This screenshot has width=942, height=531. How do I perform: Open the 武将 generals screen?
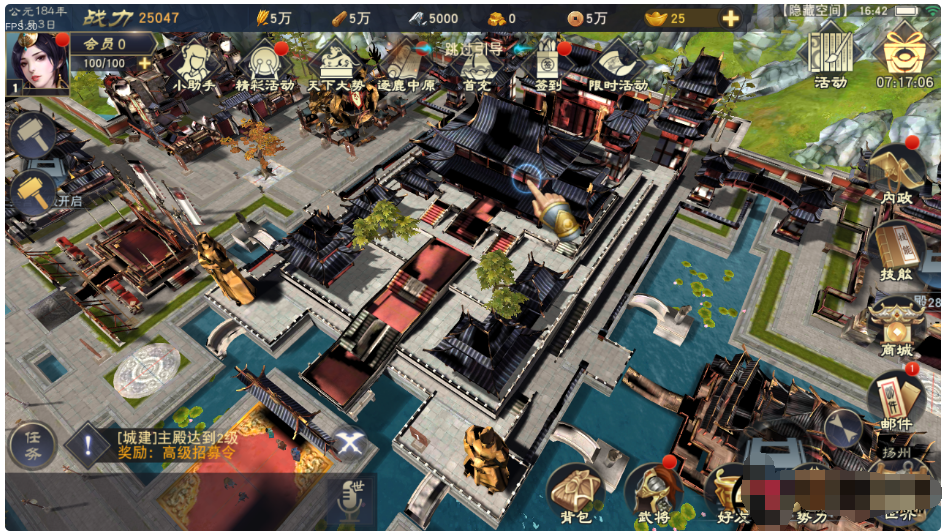point(655,493)
